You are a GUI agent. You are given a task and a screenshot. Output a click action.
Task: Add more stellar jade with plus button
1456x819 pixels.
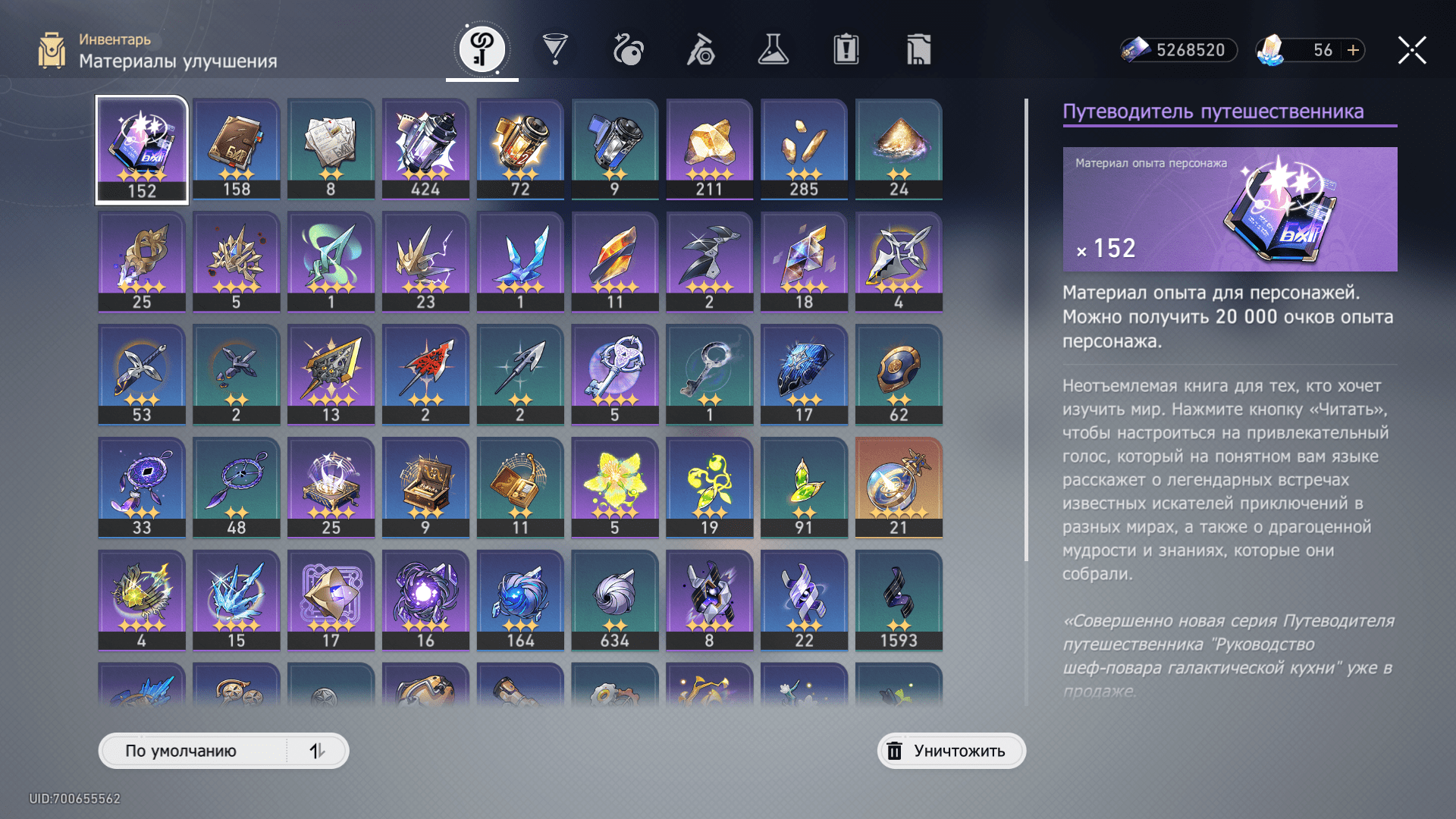[1353, 50]
